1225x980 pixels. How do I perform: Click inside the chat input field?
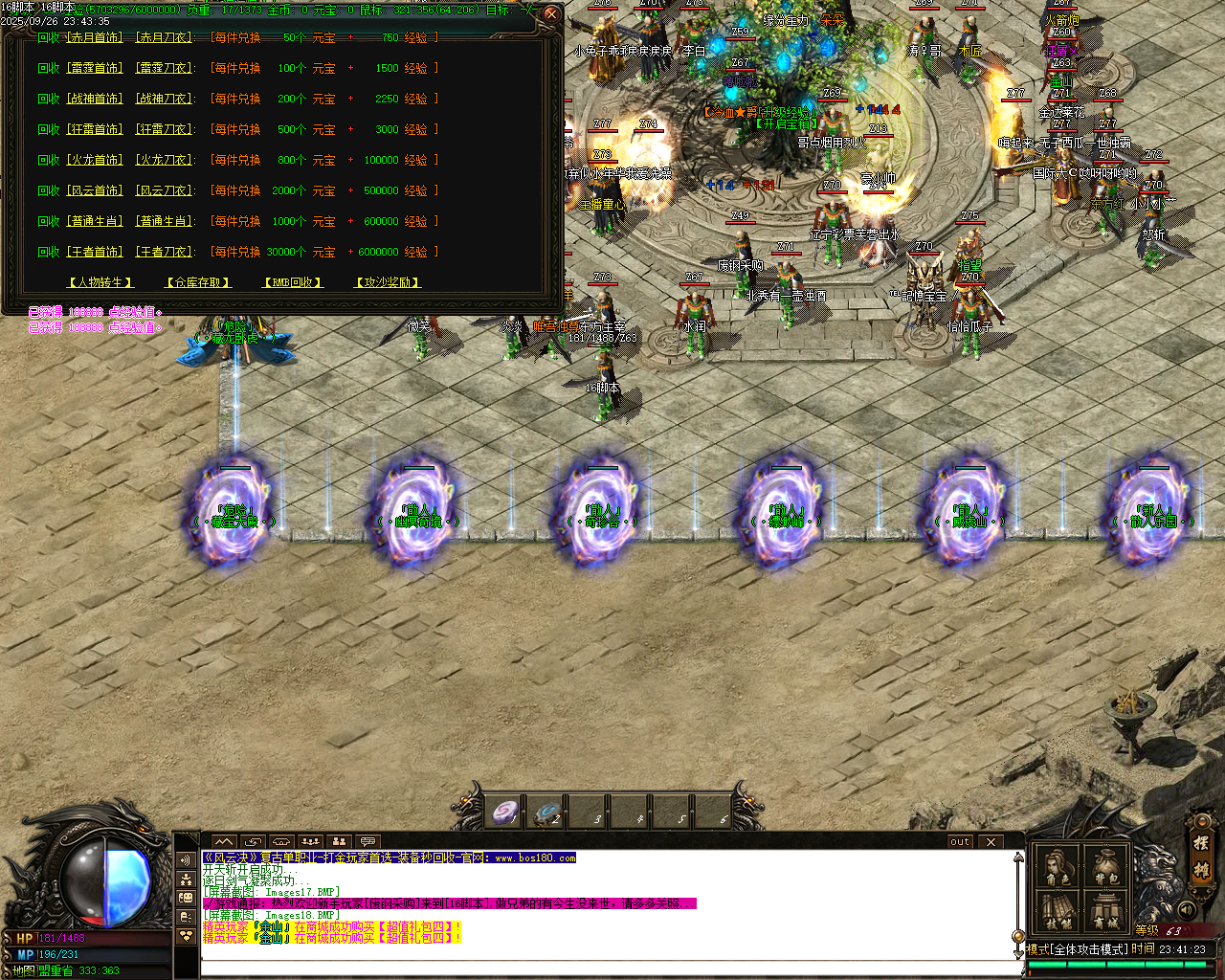pyautogui.click(x=574, y=969)
